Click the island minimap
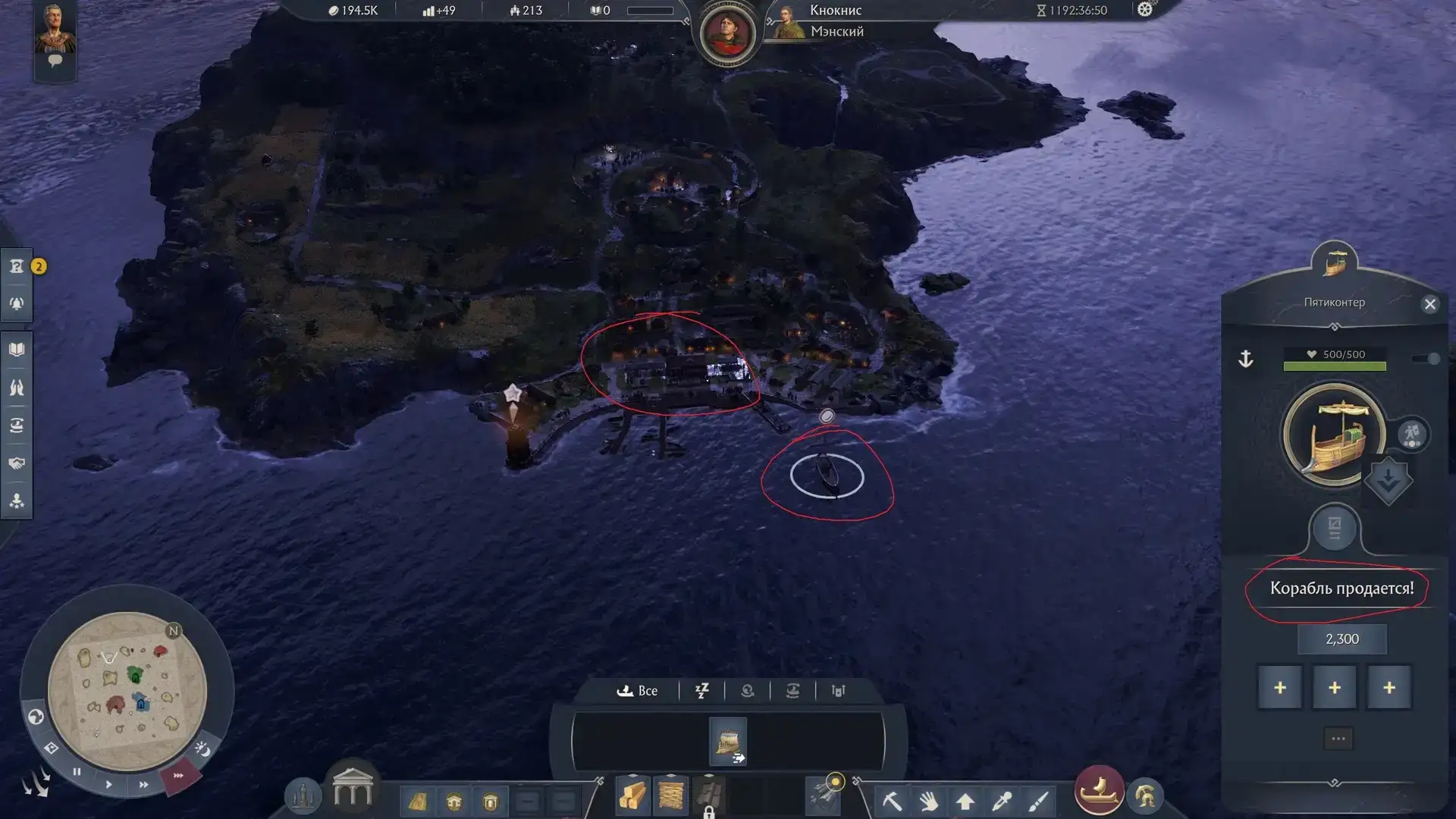 click(127, 691)
